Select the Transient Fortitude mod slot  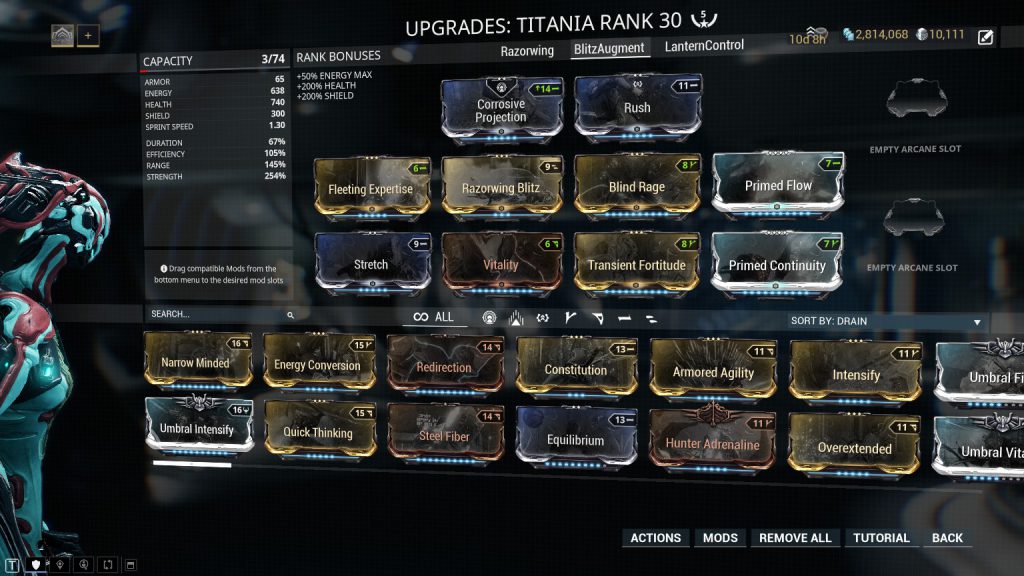click(636, 264)
